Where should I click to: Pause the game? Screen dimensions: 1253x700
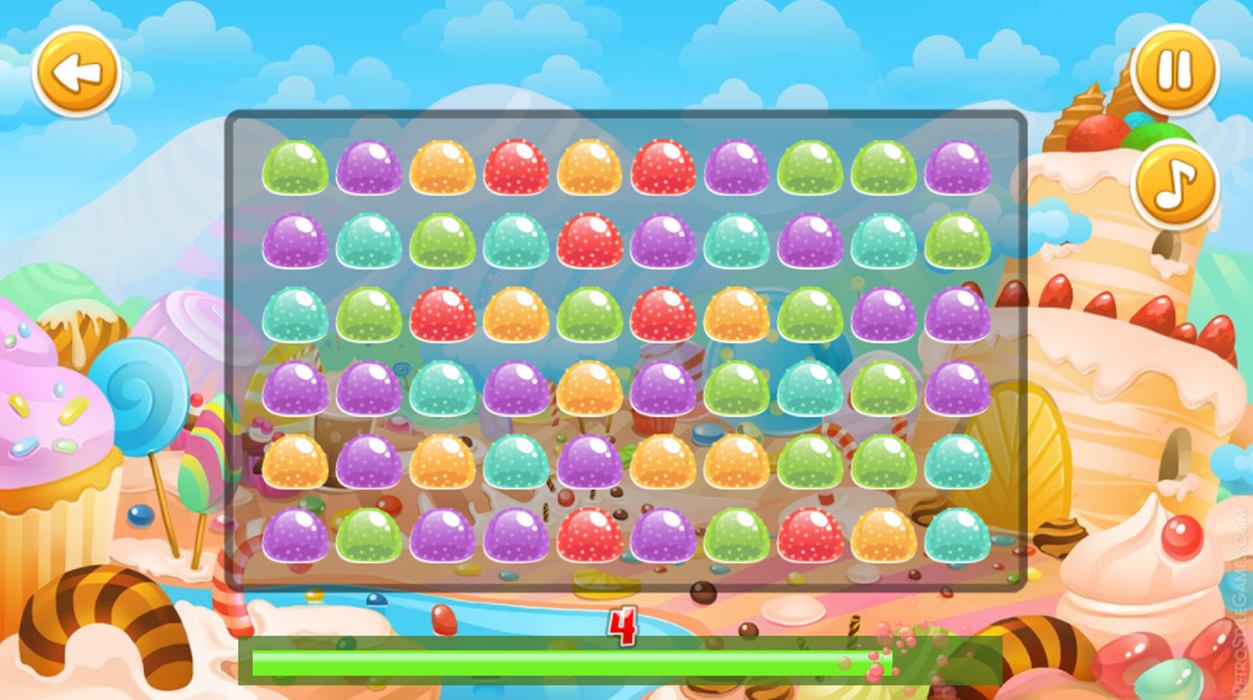pos(1174,70)
